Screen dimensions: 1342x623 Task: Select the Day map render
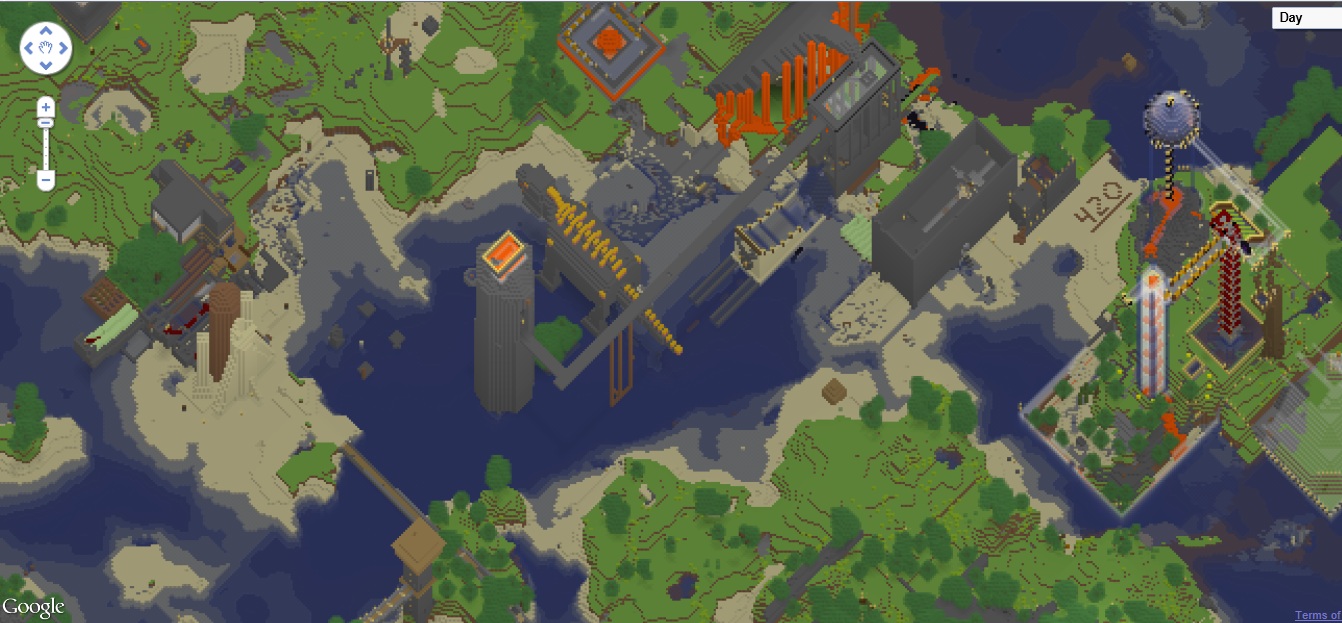pos(1306,18)
